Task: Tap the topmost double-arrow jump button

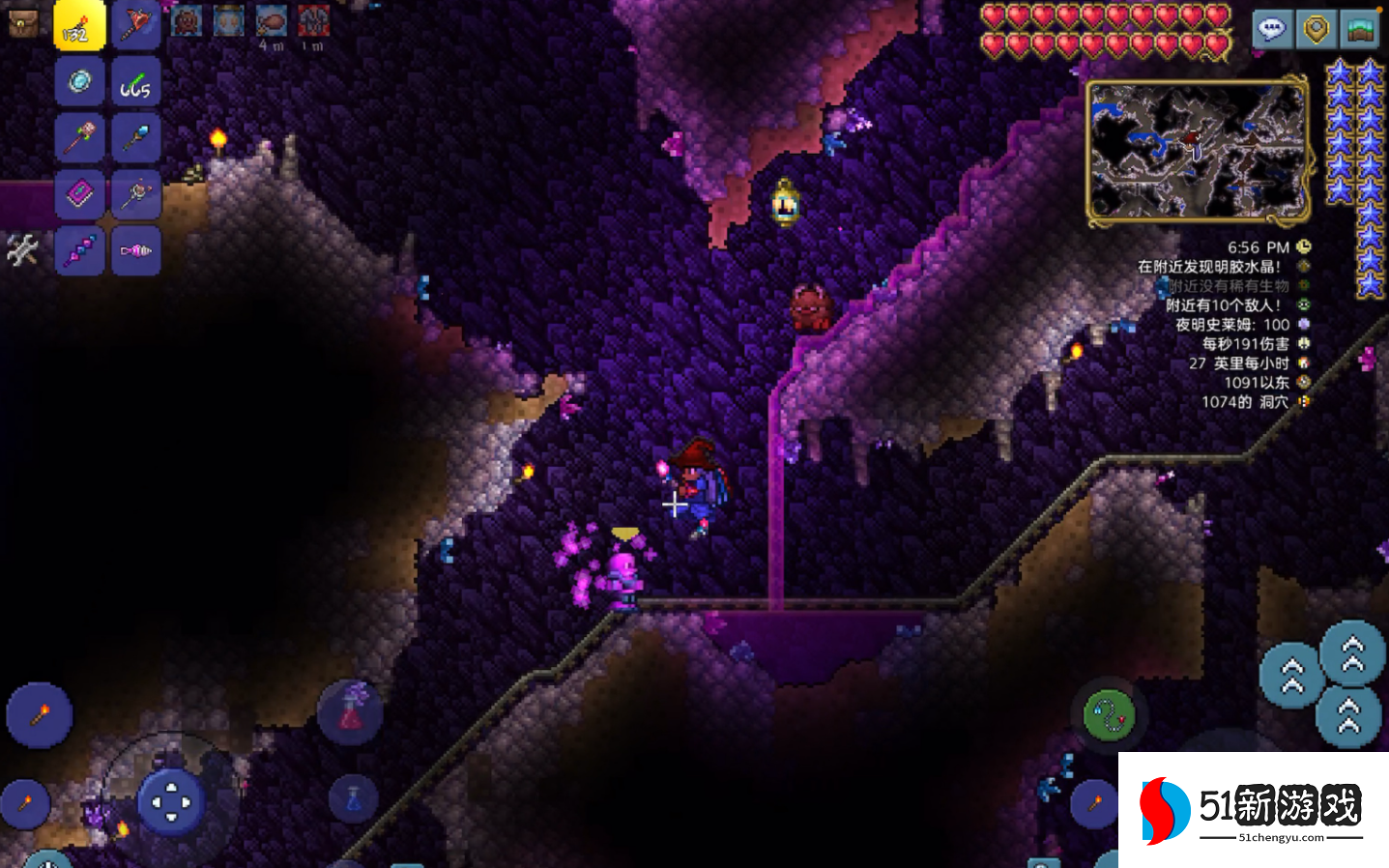Action: pyautogui.click(x=1352, y=653)
